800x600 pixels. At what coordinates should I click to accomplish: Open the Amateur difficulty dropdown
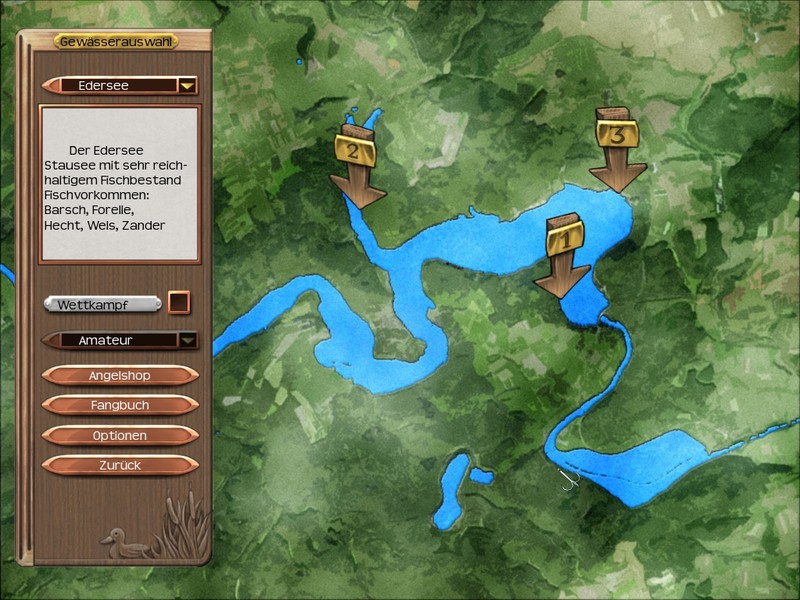(187, 340)
